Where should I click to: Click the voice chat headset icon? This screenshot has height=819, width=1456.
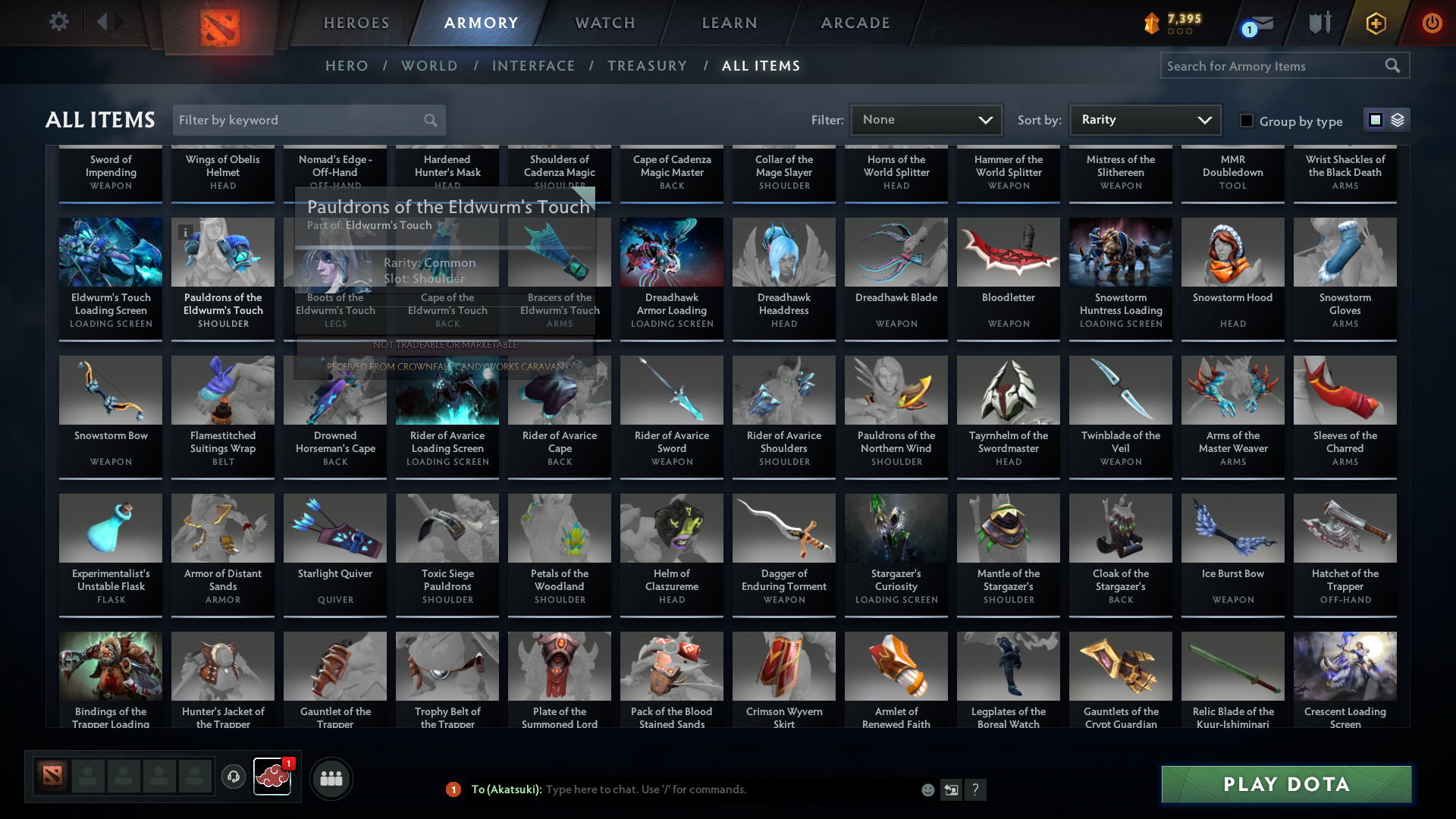[233, 777]
